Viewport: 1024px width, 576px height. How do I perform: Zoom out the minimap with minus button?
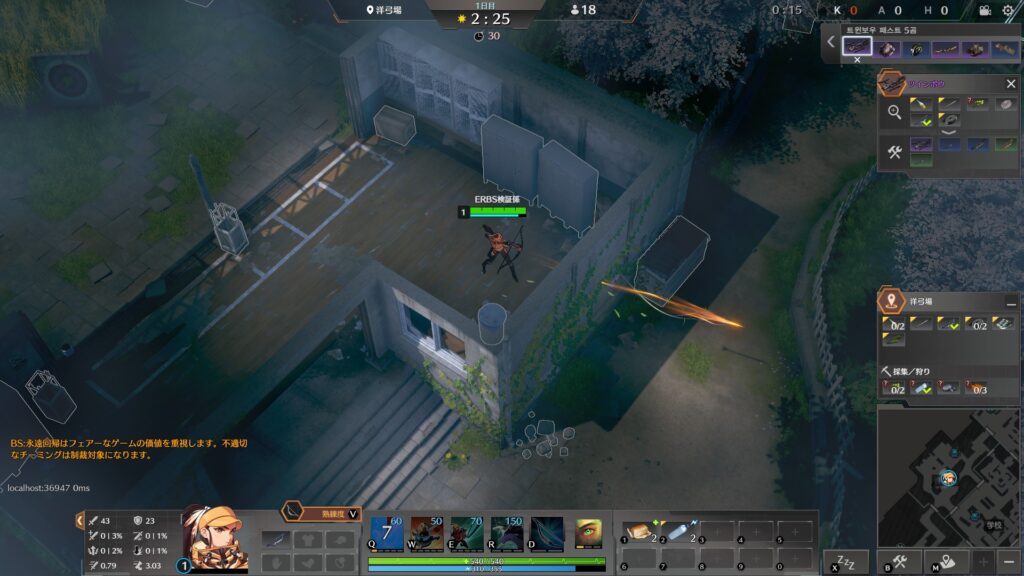[1009, 561]
